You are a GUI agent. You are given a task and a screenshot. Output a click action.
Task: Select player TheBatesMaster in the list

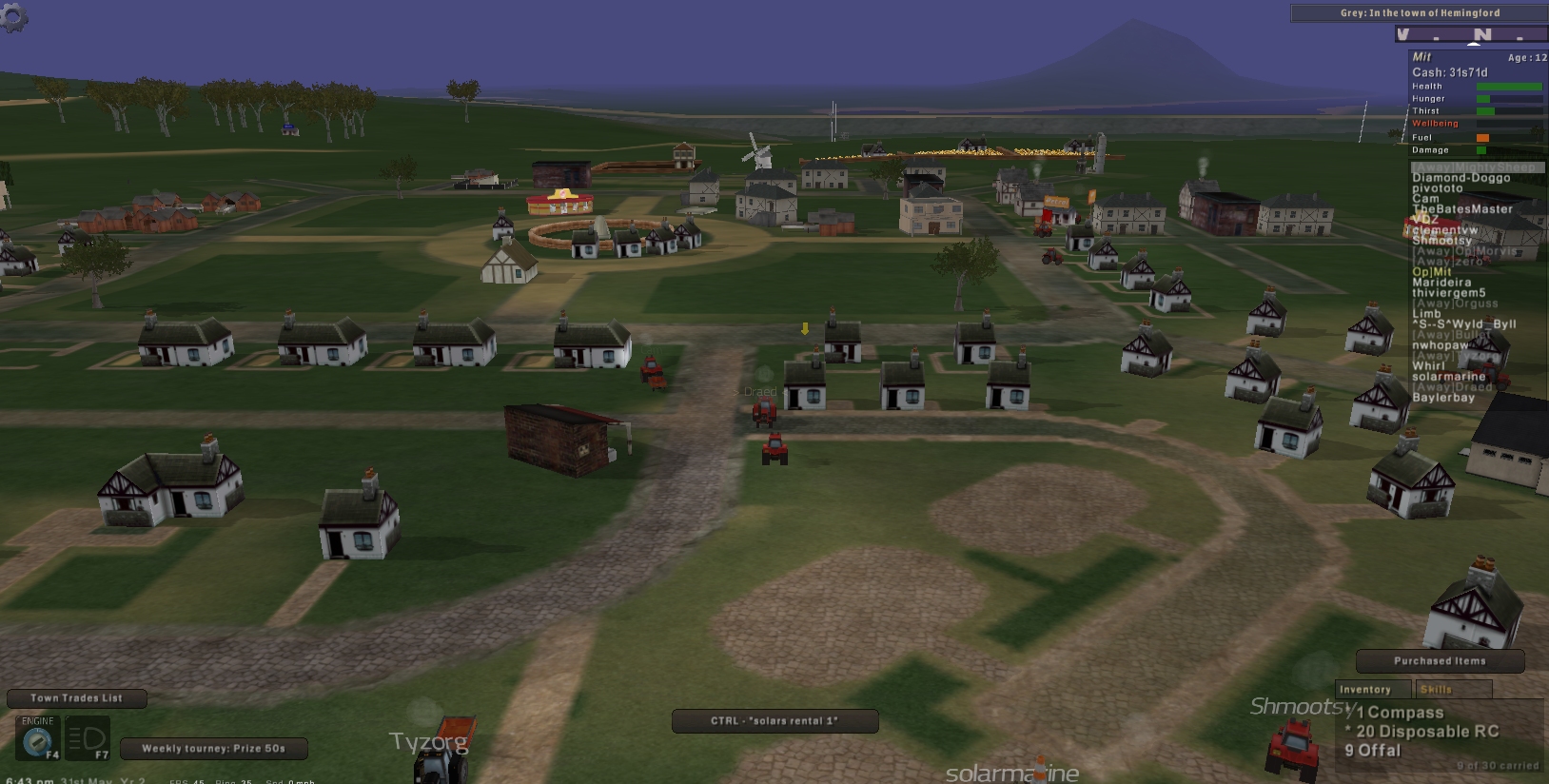pos(1461,209)
